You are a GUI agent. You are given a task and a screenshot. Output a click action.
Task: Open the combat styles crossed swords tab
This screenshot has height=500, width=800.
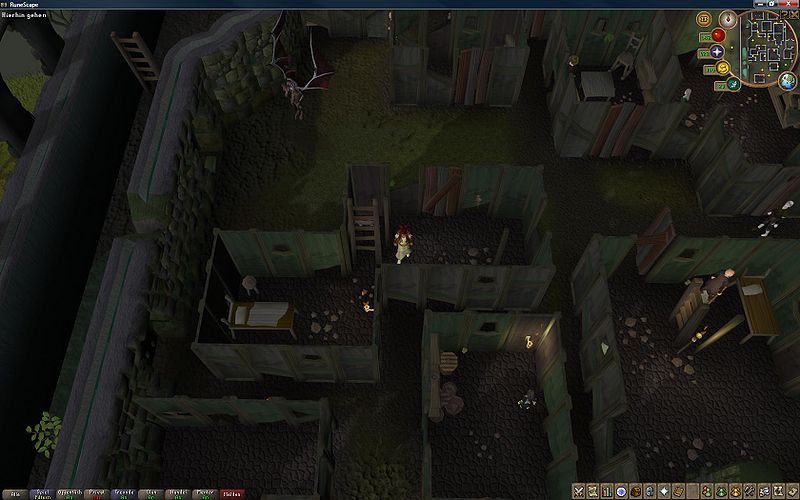[x=579, y=491]
